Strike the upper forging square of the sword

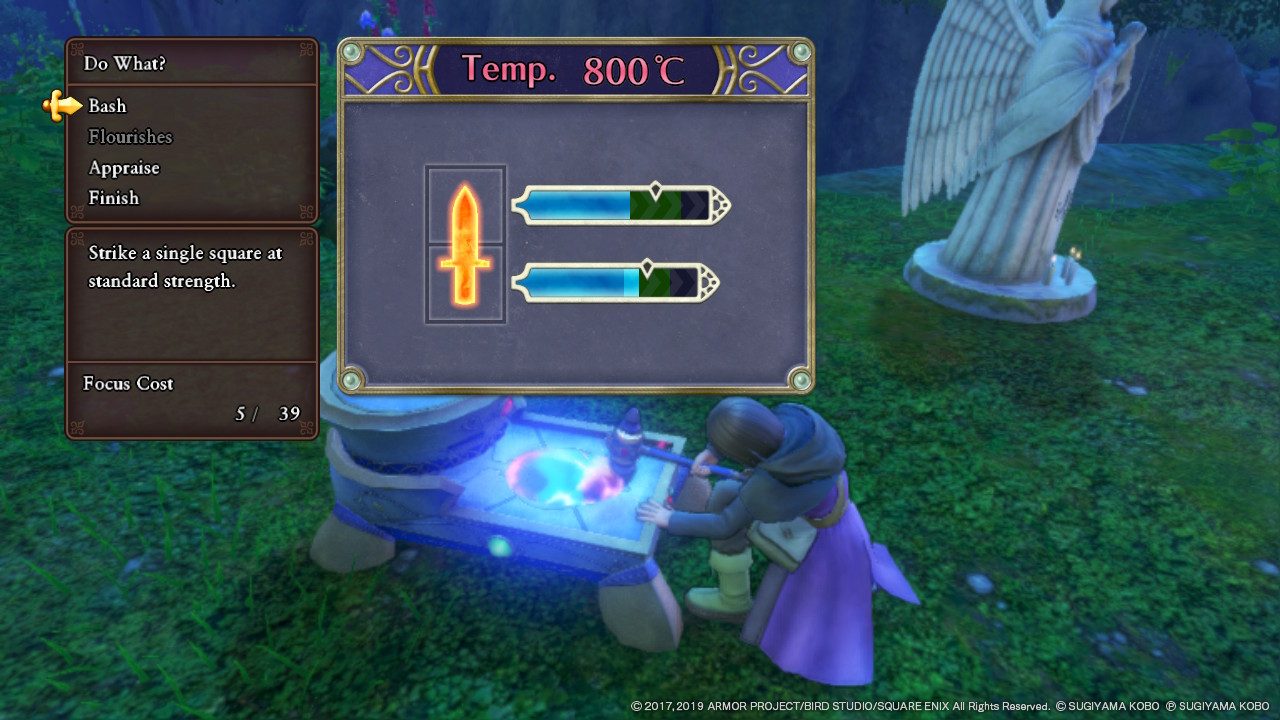(465, 206)
